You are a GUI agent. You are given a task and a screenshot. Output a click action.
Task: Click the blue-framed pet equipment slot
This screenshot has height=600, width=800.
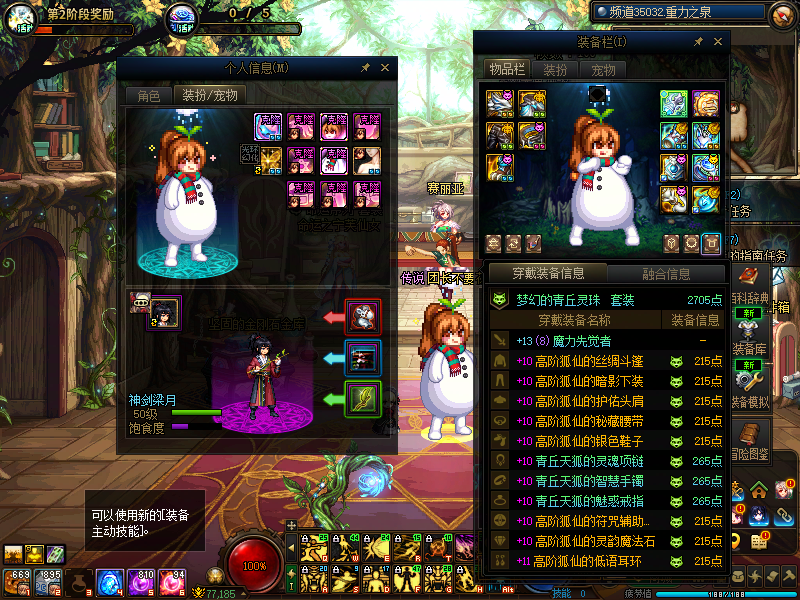pyautogui.click(x=363, y=358)
